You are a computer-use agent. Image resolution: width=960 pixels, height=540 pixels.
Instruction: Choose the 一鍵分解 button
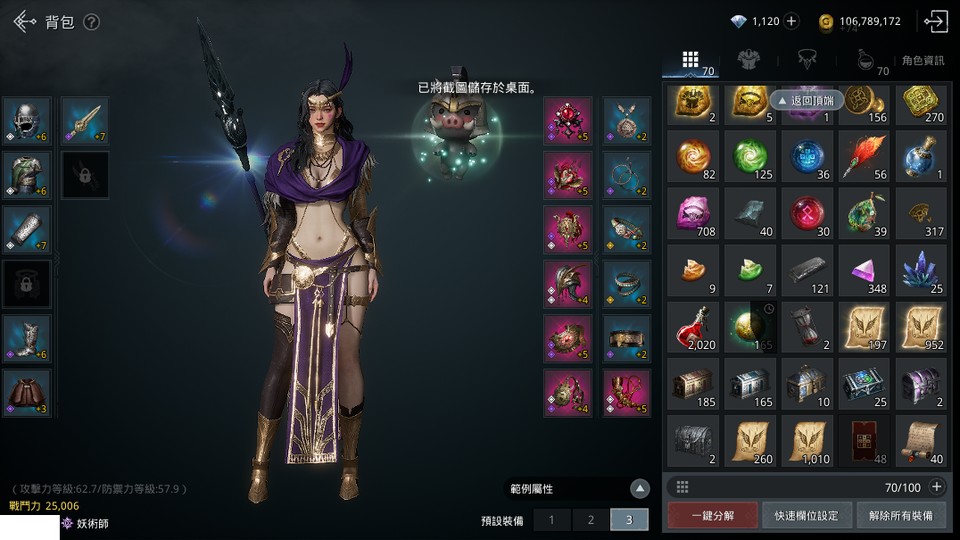713,516
